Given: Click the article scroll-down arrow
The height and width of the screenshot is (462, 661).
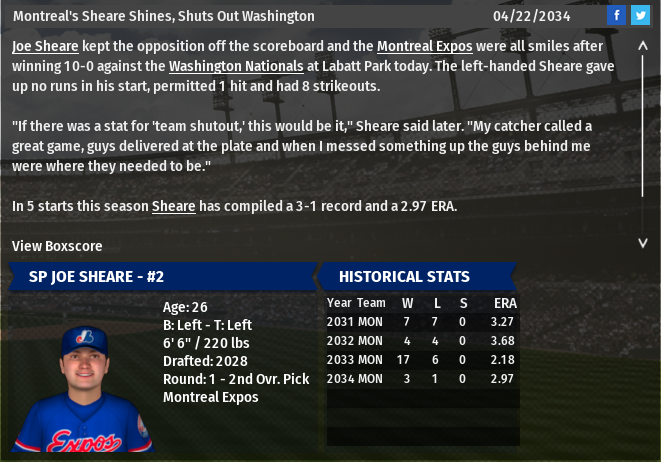Looking at the screenshot, I should click(643, 242).
